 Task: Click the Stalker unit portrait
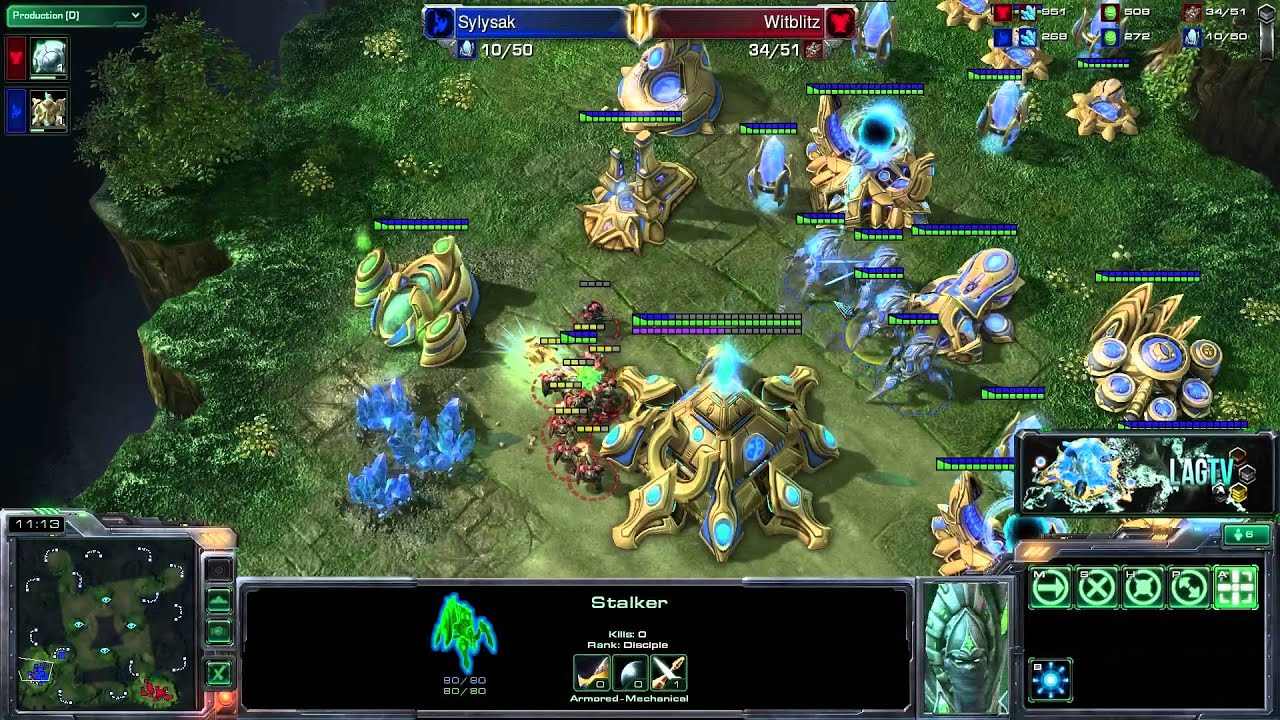966,645
